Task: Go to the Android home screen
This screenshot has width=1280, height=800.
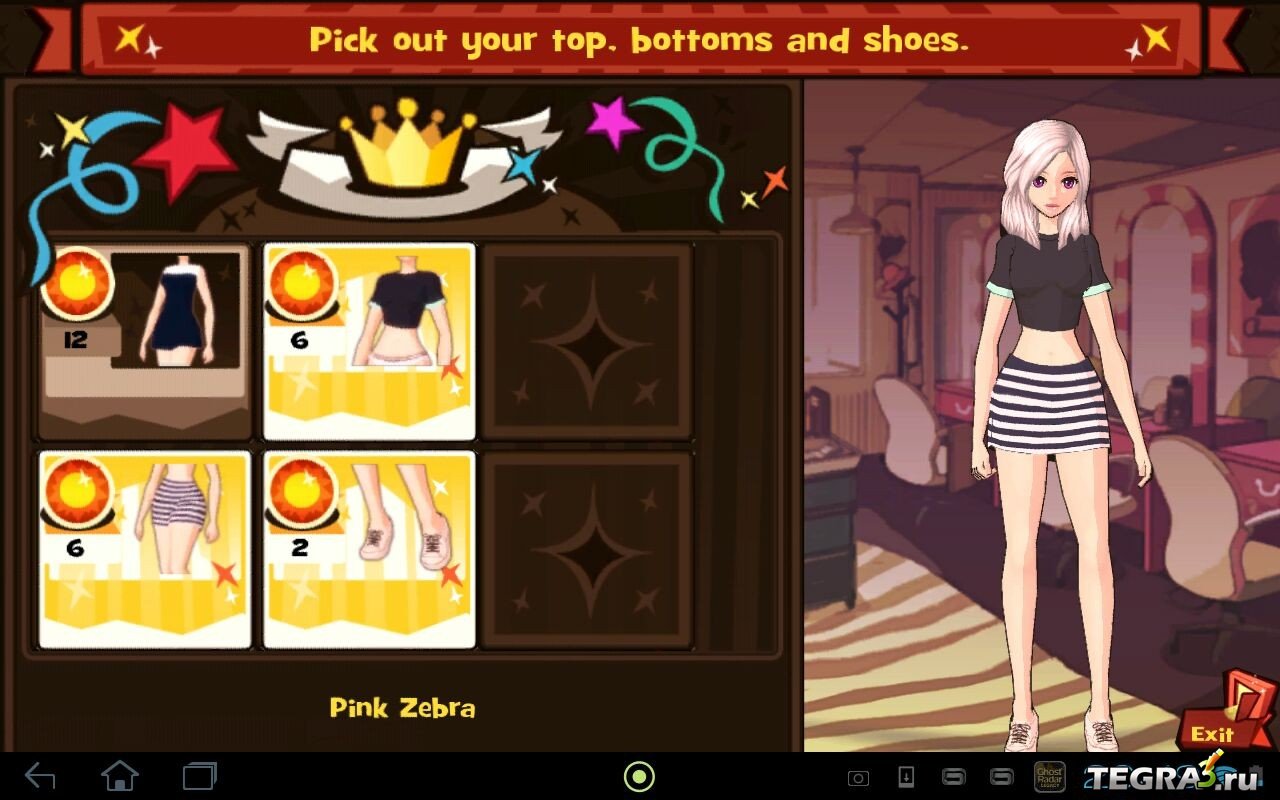Action: (x=120, y=776)
